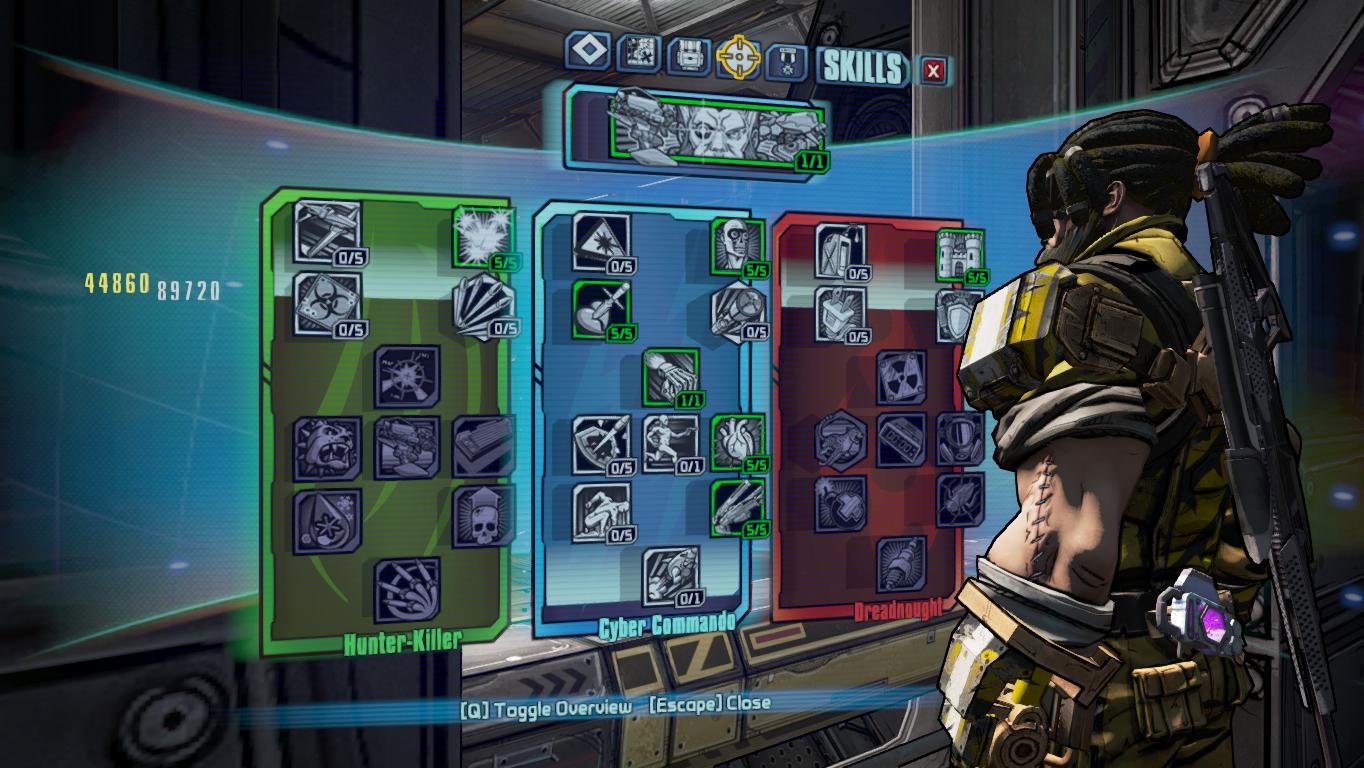Select the fuel jerrycan skill

click(838, 250)
